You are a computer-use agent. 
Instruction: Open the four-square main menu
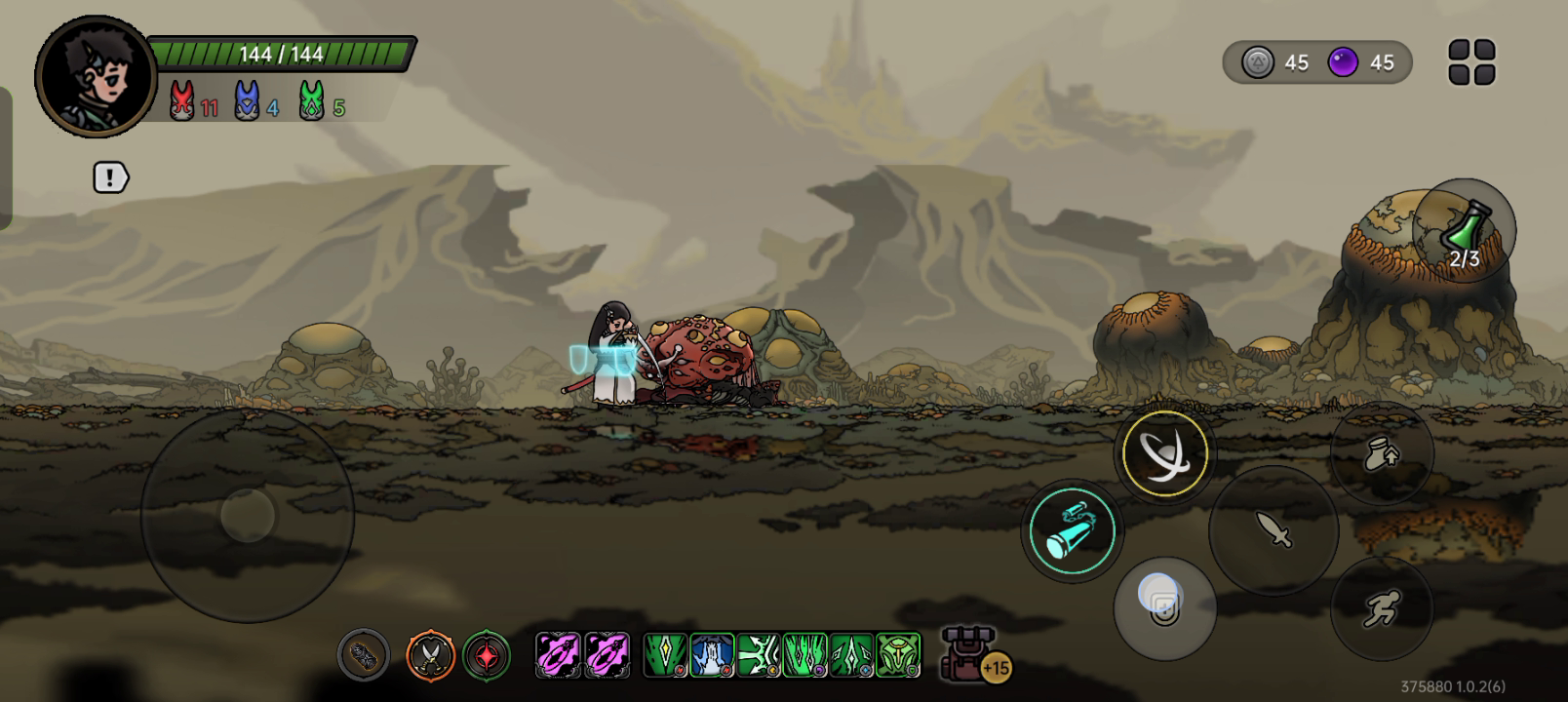pos(1471,62)
